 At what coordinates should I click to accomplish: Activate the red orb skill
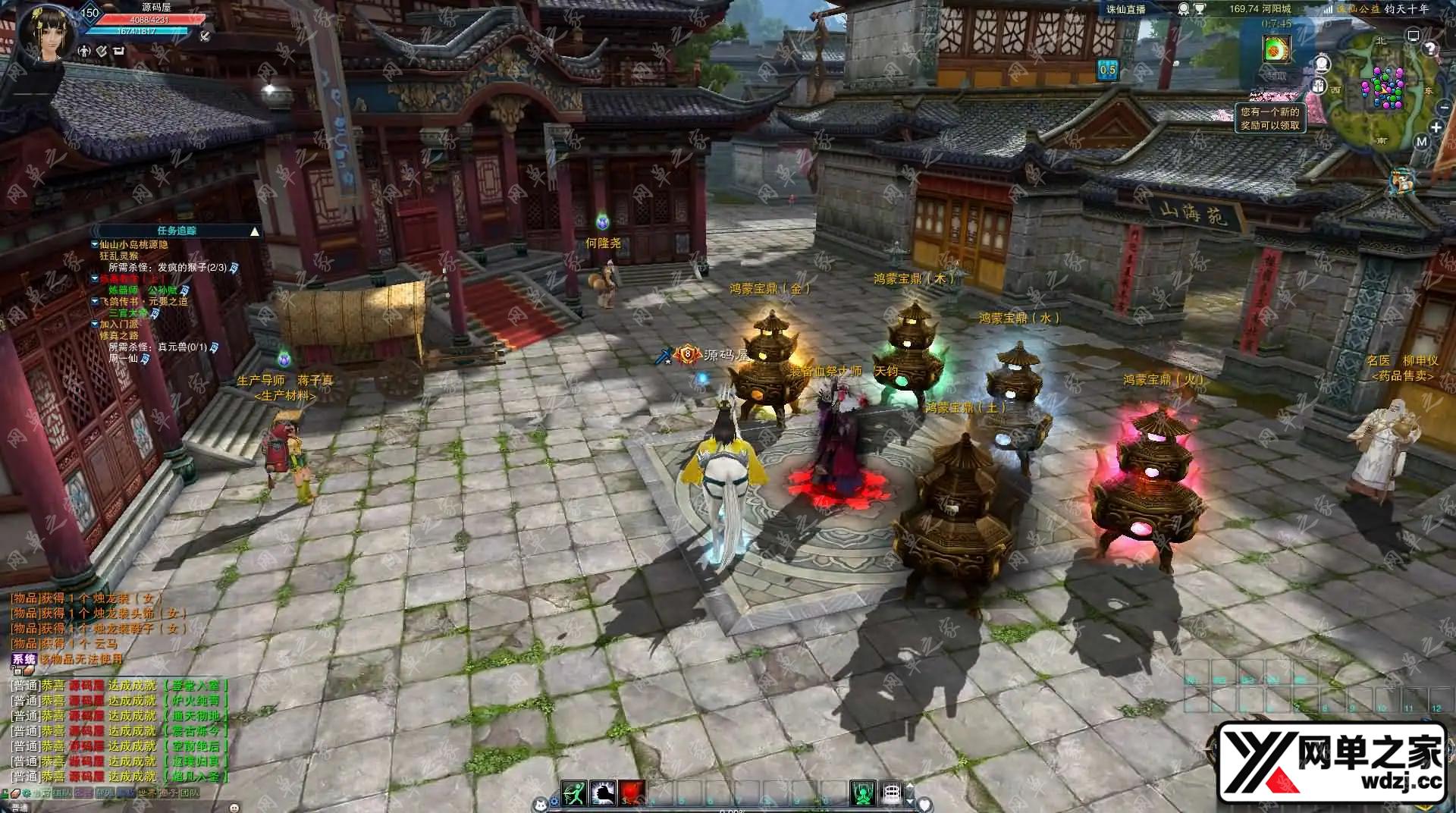[631, 793]
